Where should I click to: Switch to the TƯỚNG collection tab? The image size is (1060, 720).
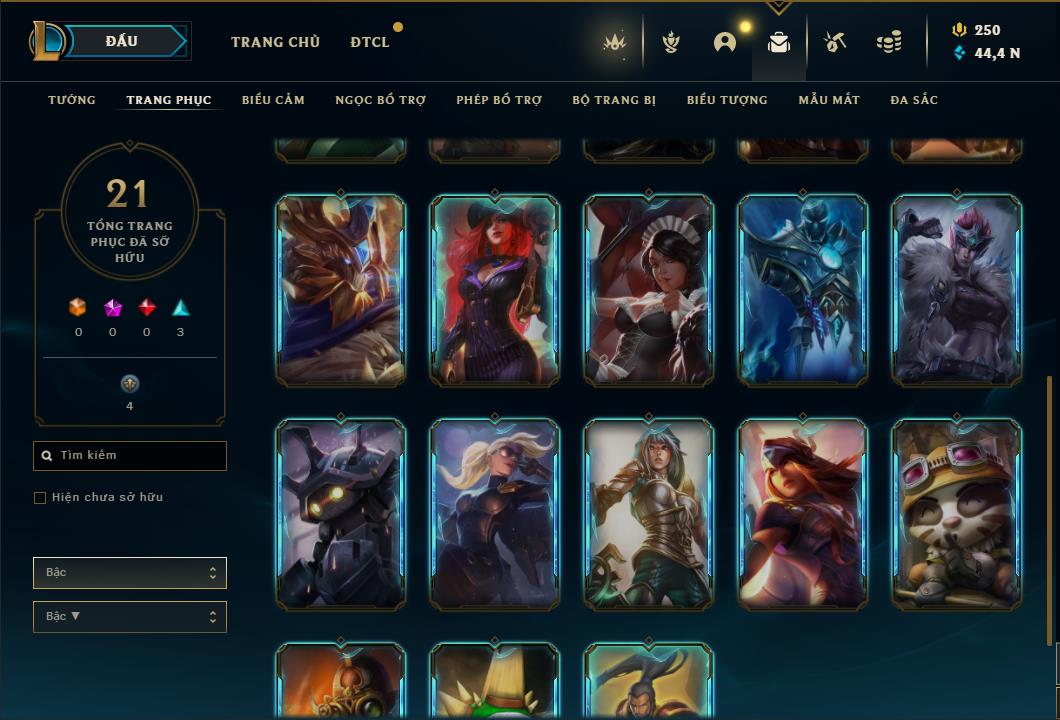point(72,100)
